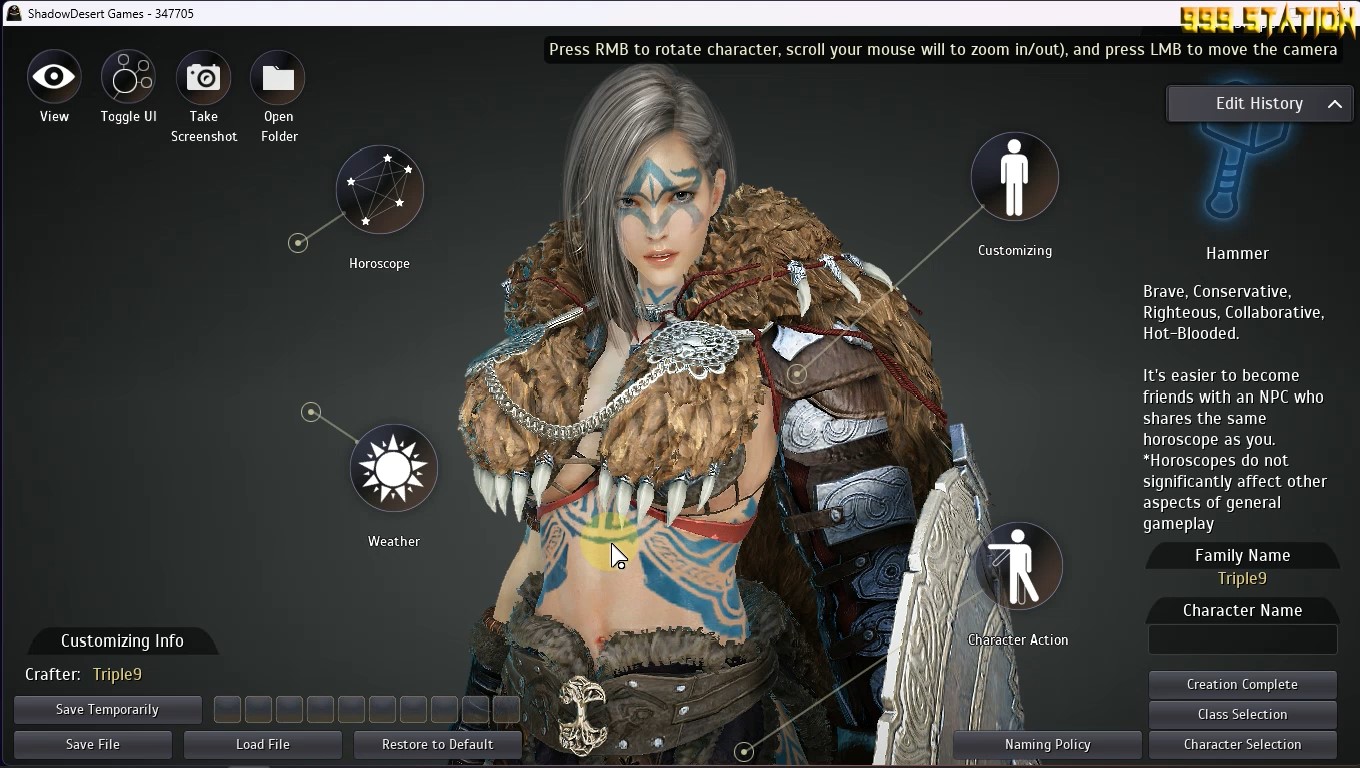Restore appearance to default
Image resolution: width=1360 pixels, height=768 pixels.
[438, 745]
